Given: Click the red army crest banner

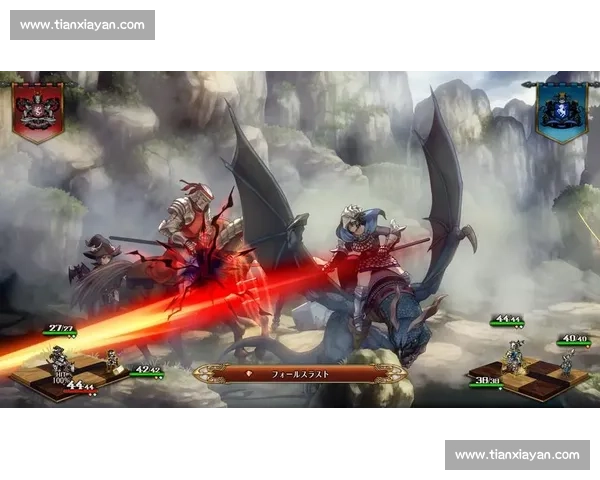Looking at the screenshot, I should tap(38, 110).
